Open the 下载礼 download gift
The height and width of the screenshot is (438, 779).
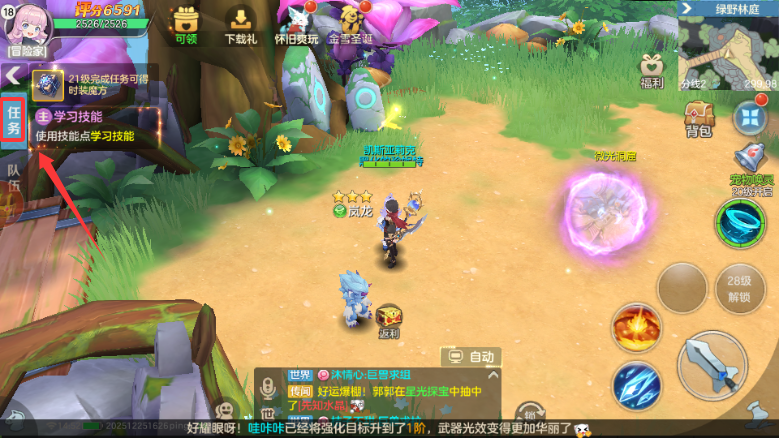click(x=240, y=25)
